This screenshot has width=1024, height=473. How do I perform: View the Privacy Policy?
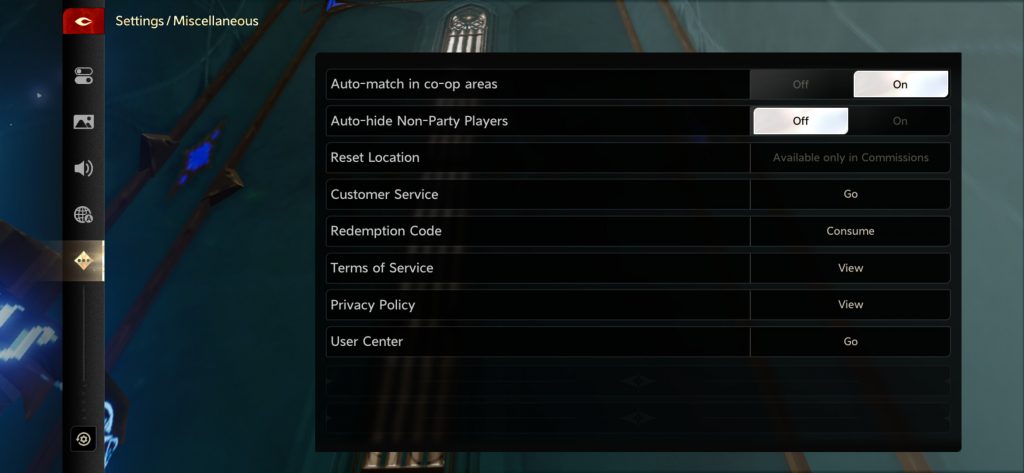[850, 305]
